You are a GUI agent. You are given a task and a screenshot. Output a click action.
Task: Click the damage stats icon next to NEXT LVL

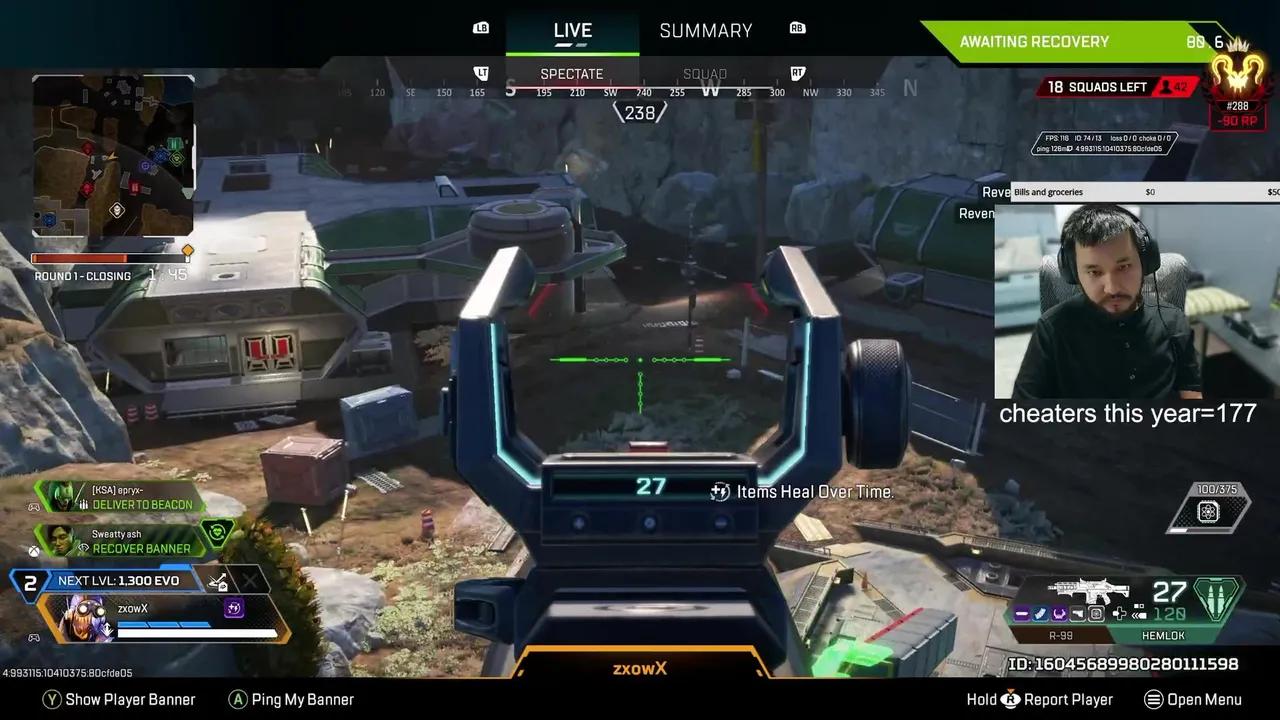[218, 582]
